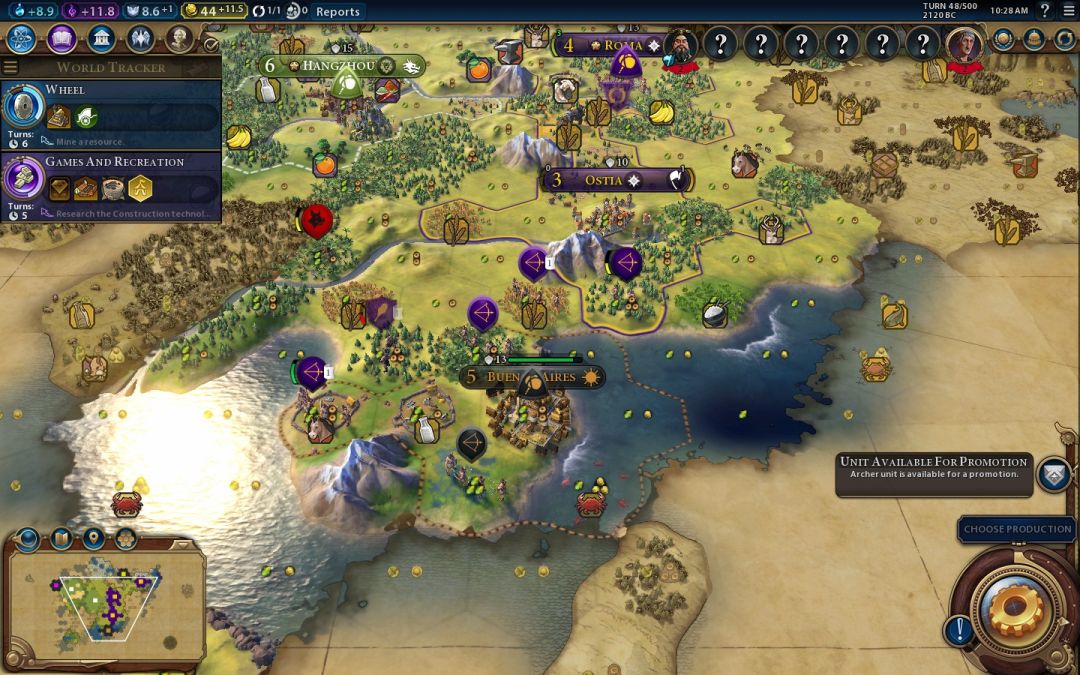Open the World Tracker options menu

pyautogui.click(x=10, y=67)
